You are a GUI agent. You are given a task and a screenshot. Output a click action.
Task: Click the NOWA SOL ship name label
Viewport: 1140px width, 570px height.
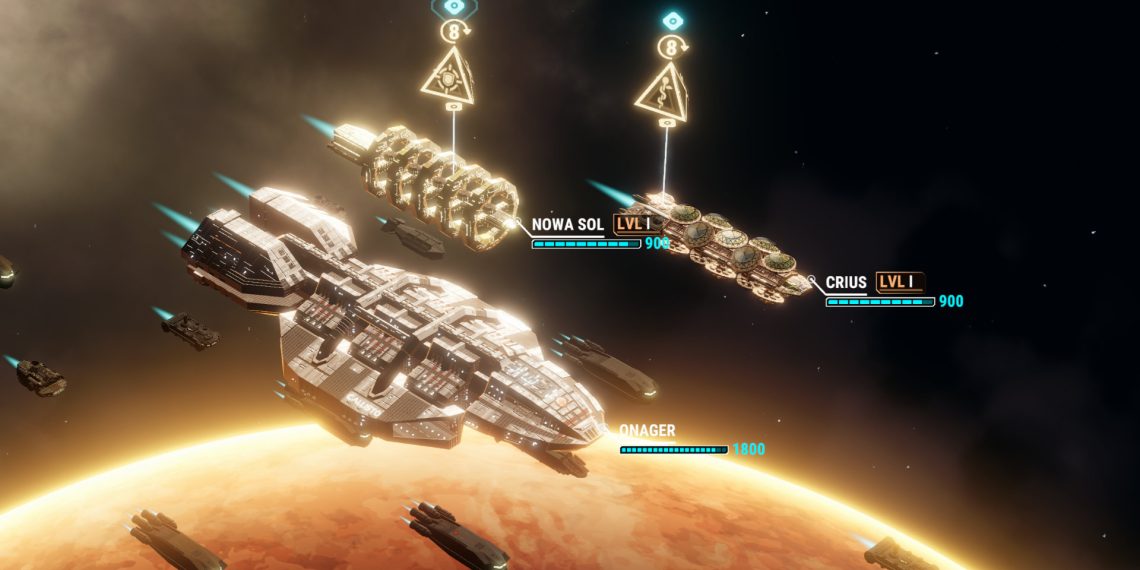pos(567,225)
